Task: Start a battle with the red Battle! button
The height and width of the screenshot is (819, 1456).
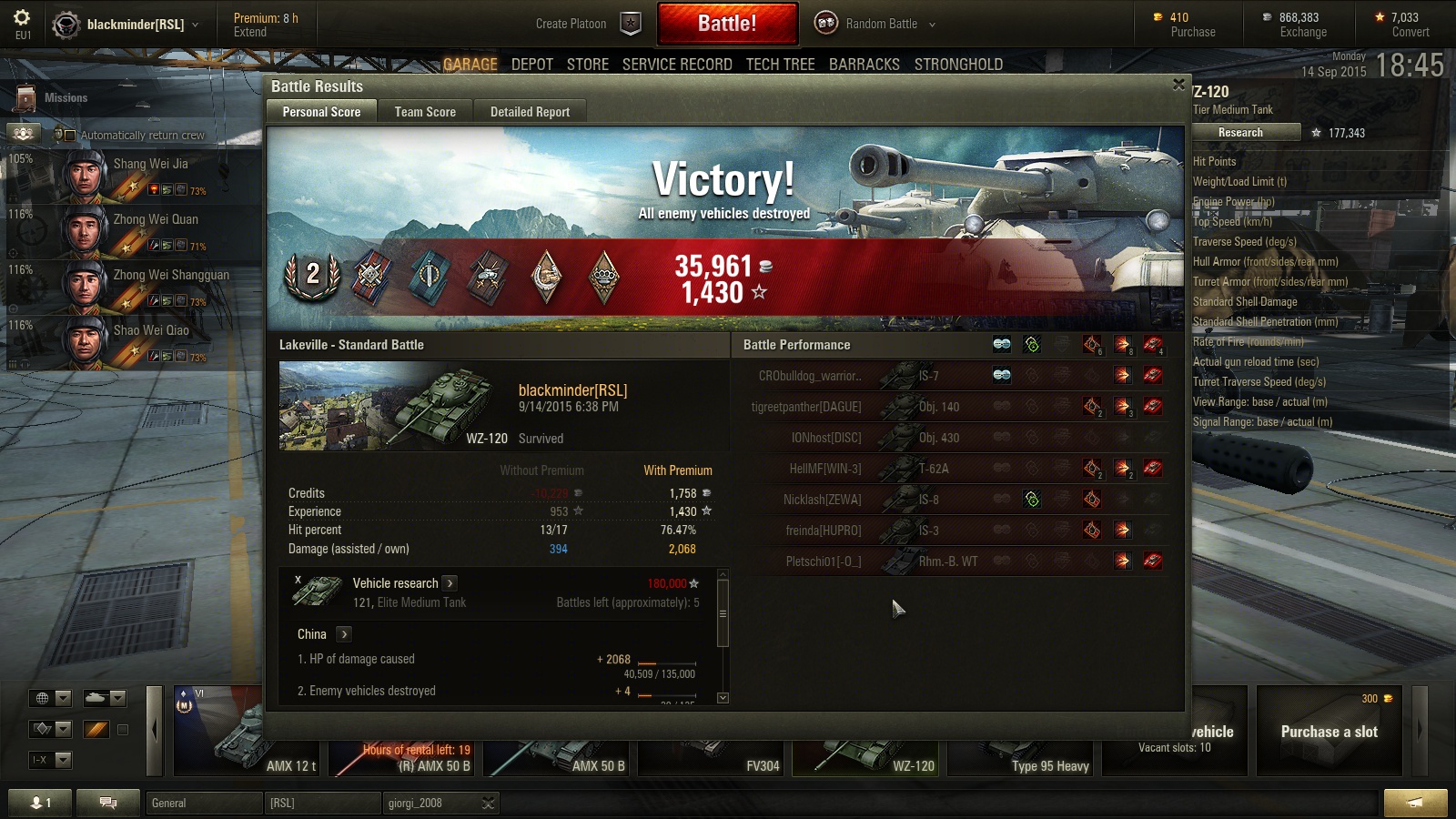Action: (727, 24)
